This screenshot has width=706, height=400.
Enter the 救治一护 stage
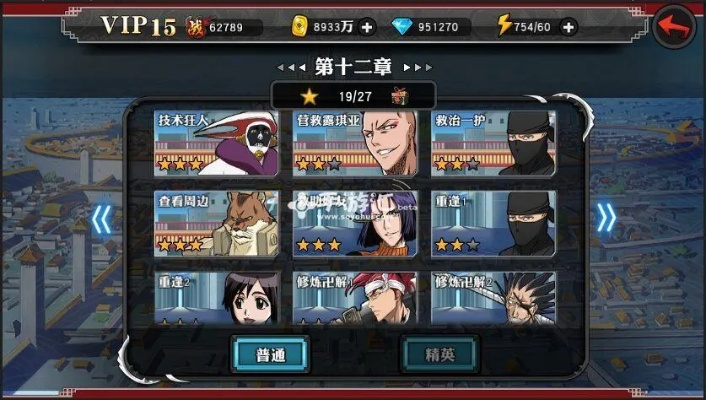[492, 142]
